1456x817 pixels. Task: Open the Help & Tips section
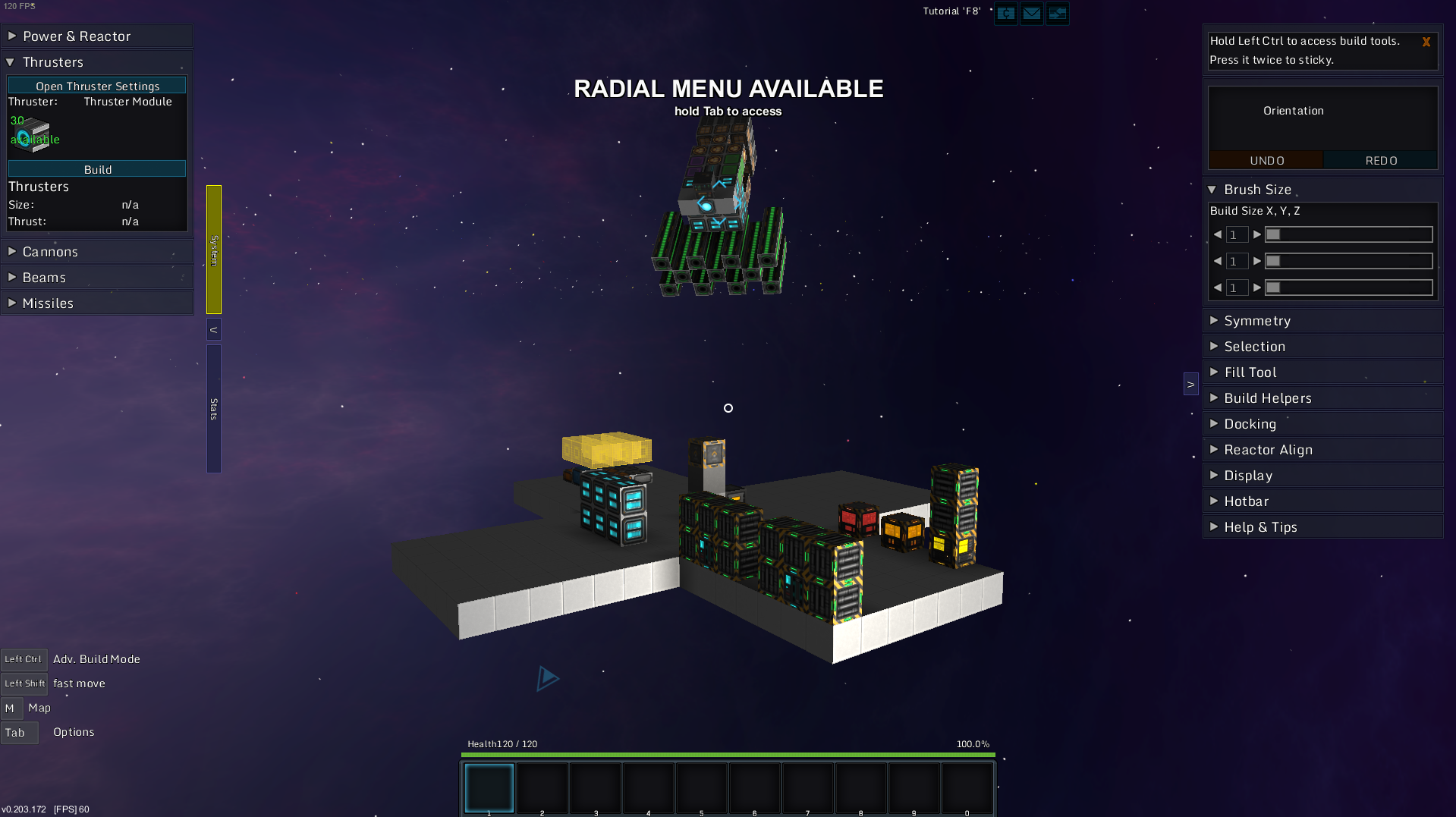1260,527
